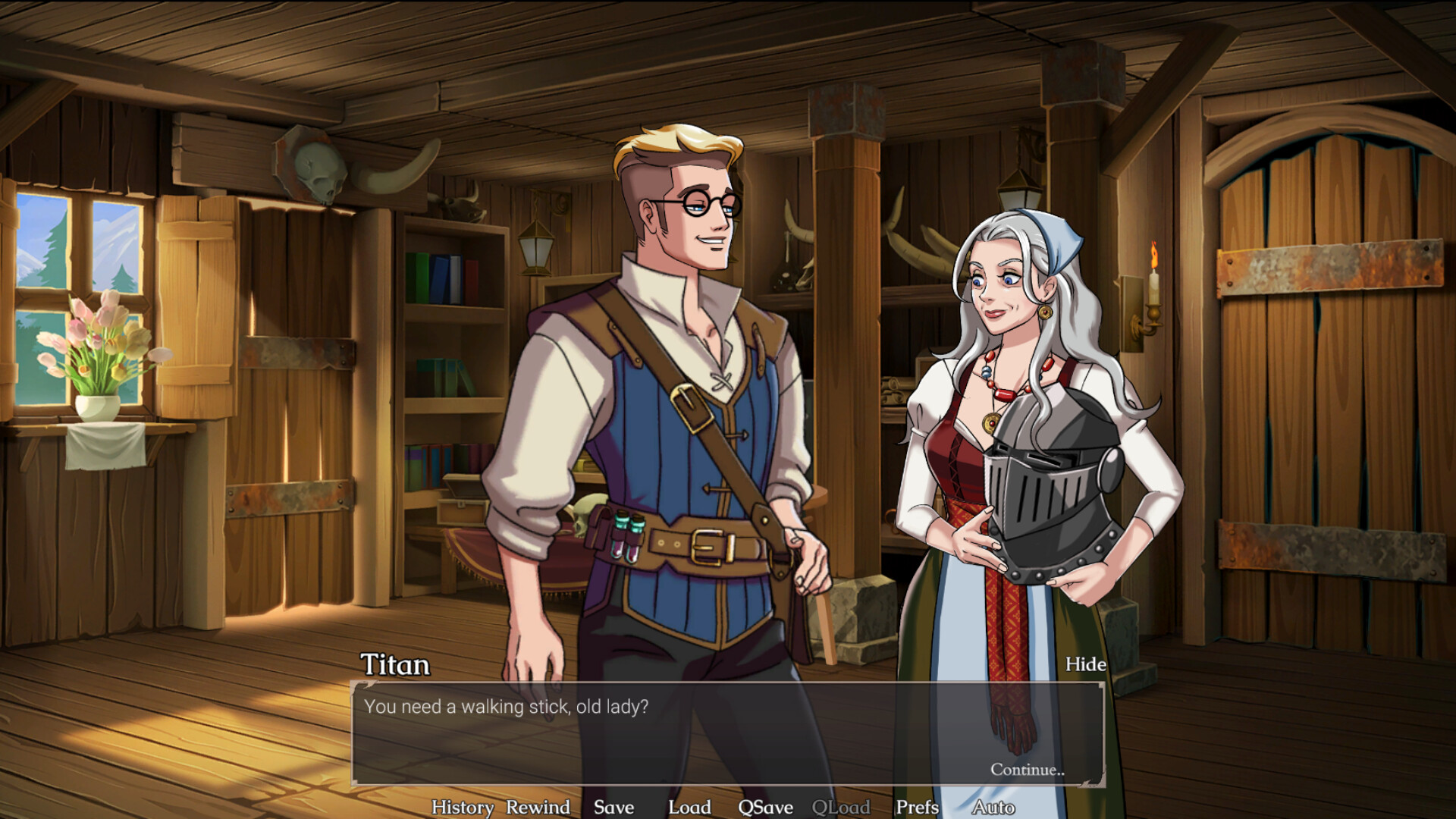Screen dimensions: 1456x819
Task: Click Rewind to go back
Action: pyautogui.click(x=538, y=807)
